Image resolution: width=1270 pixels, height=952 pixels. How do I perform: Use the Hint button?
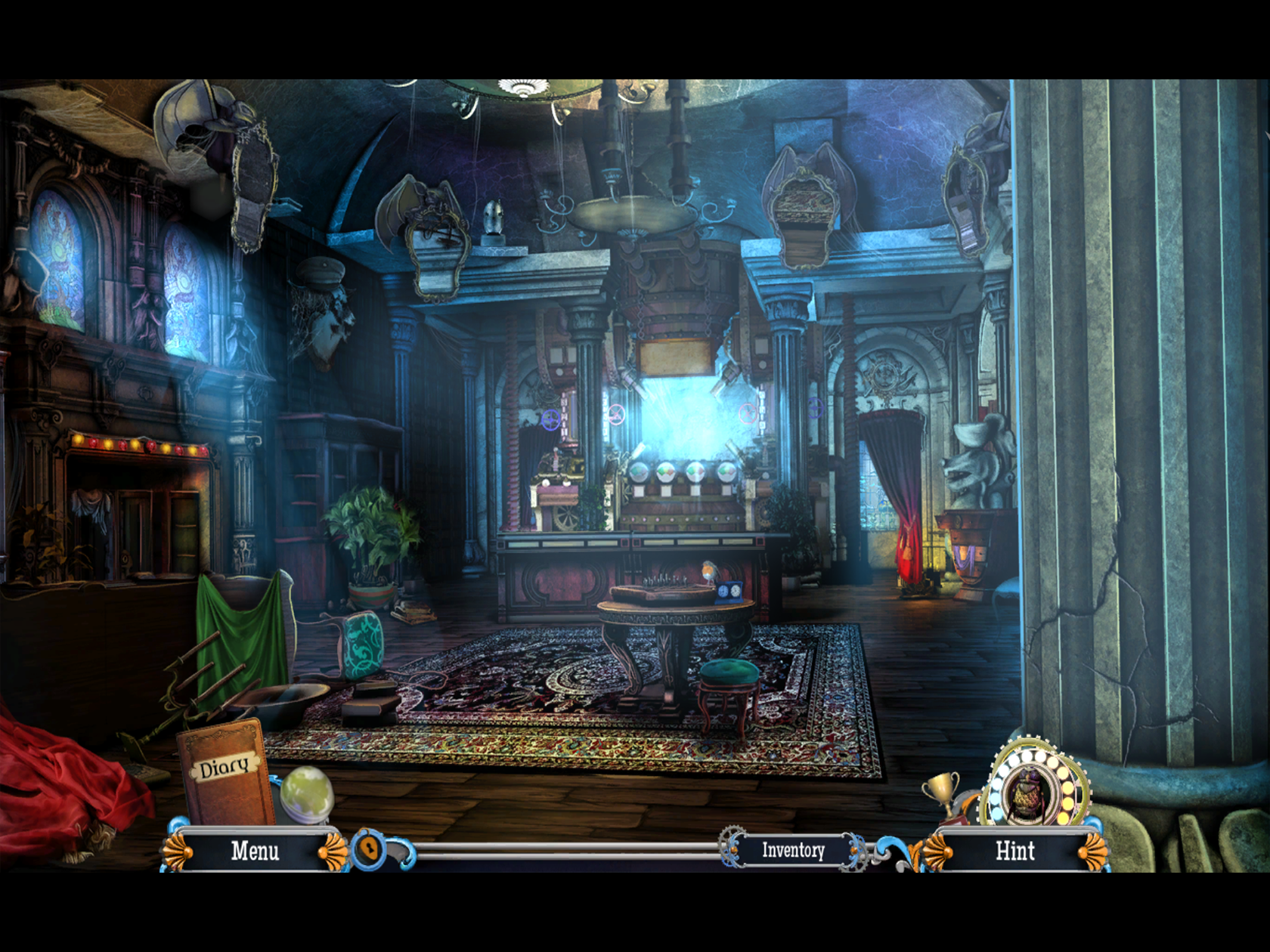tap(1014, 852)
